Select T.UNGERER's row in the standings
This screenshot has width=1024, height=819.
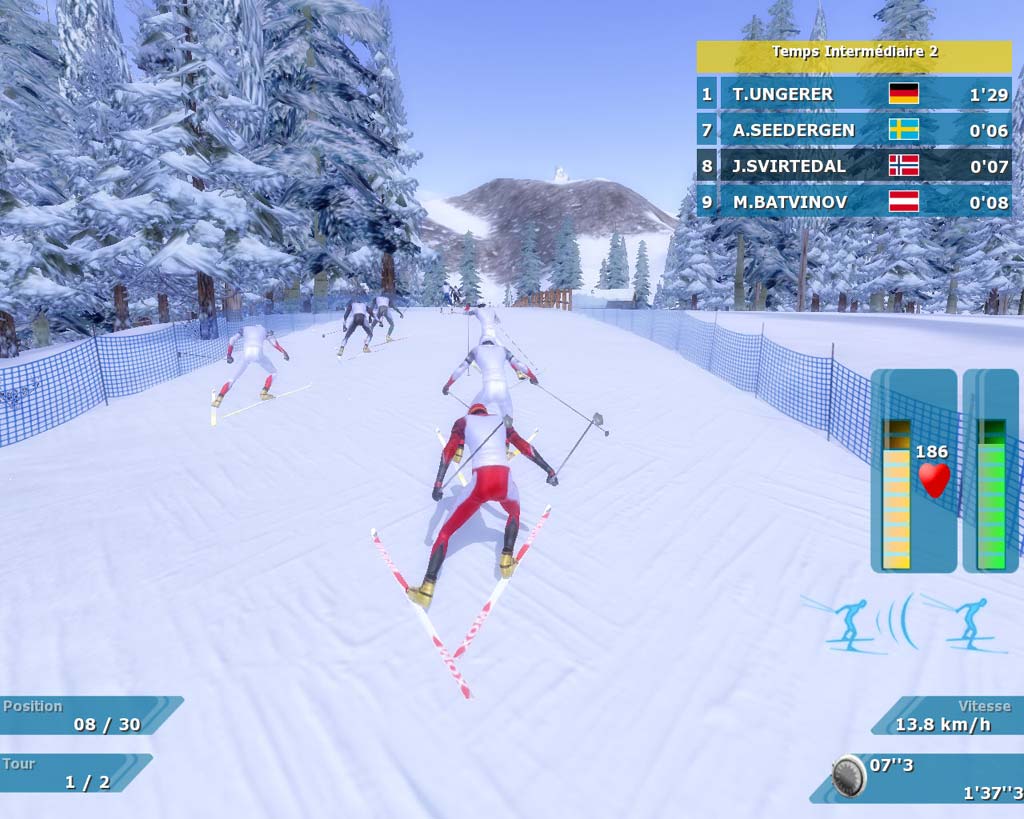(854, 94)
